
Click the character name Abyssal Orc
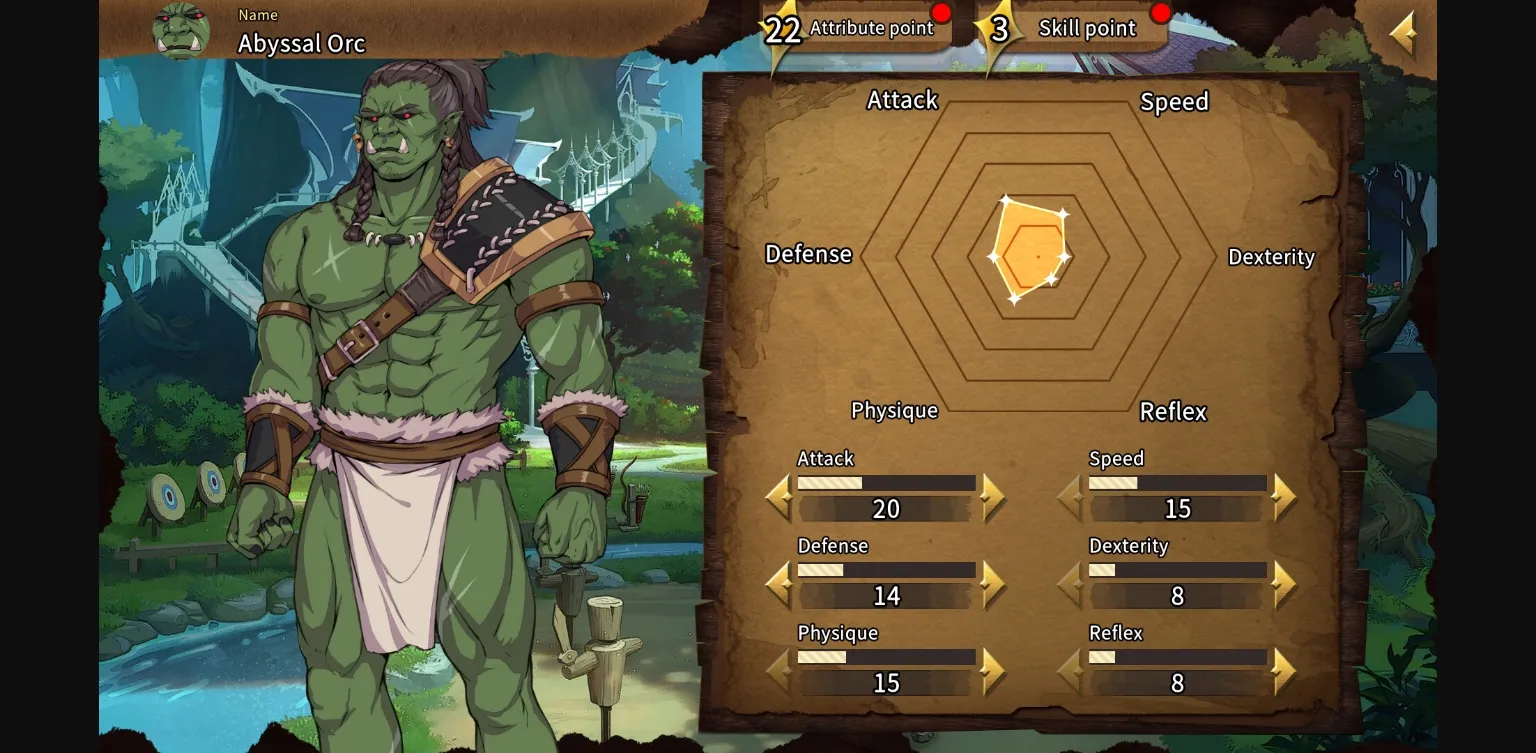(301, 44)
